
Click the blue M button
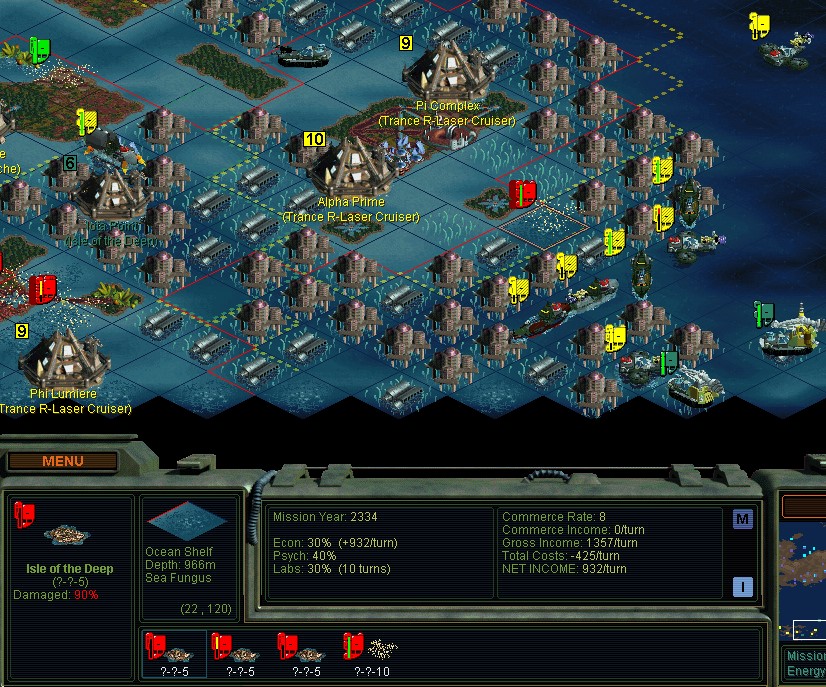pyautogui.click(x=742, y=519)
